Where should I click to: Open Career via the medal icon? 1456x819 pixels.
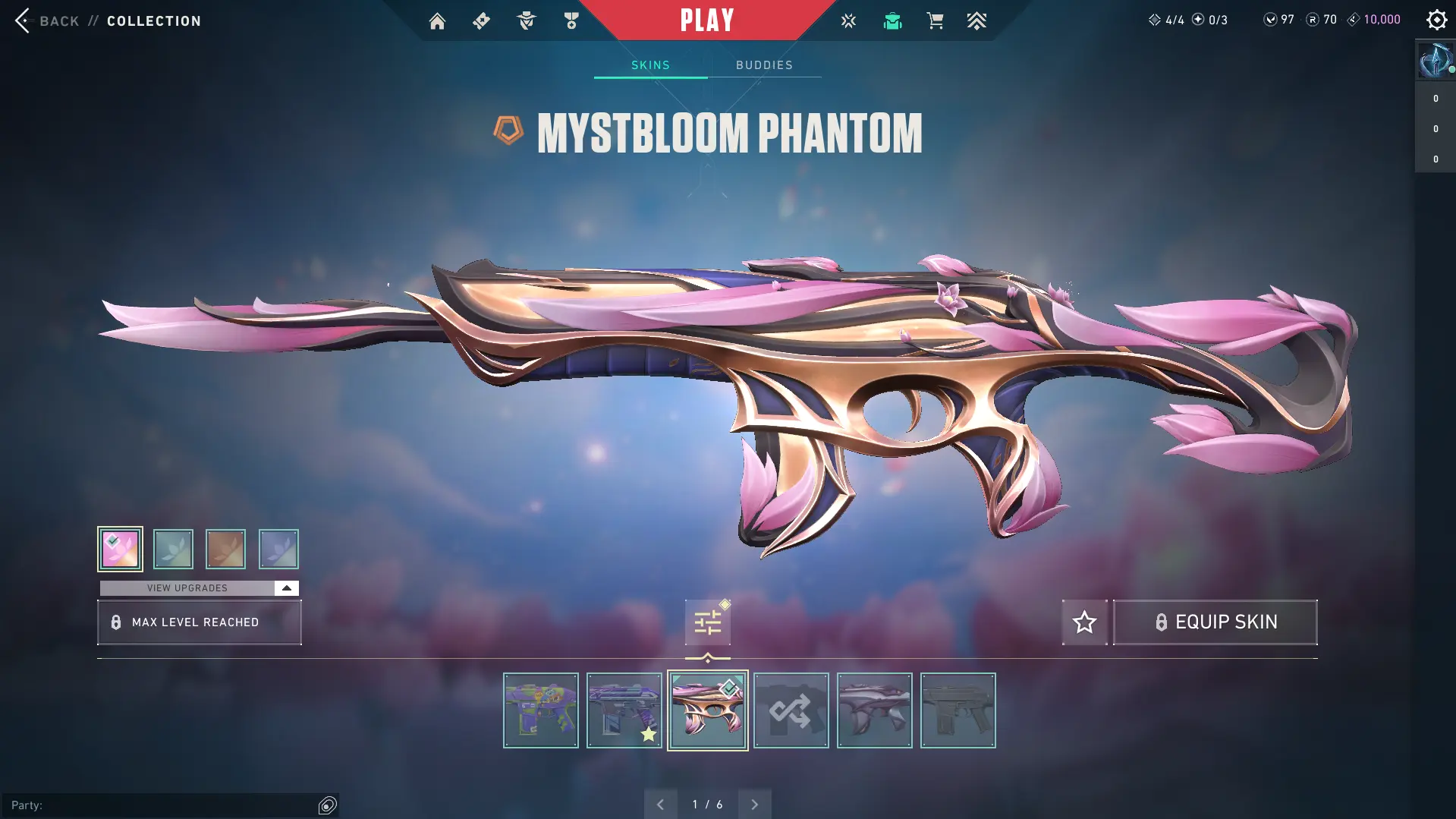point(571,20)
